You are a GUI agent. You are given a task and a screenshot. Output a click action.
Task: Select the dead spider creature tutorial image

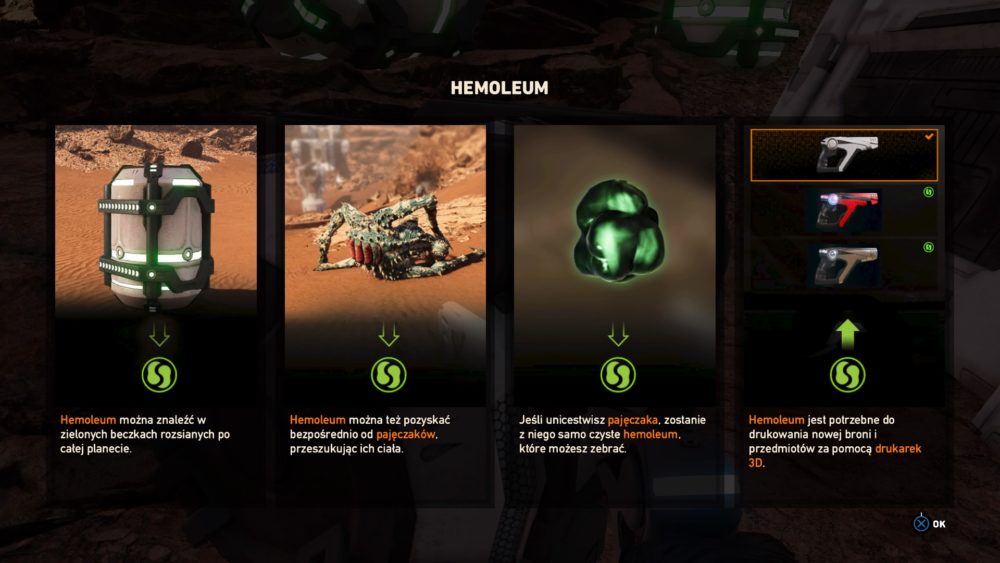point(386,220)
